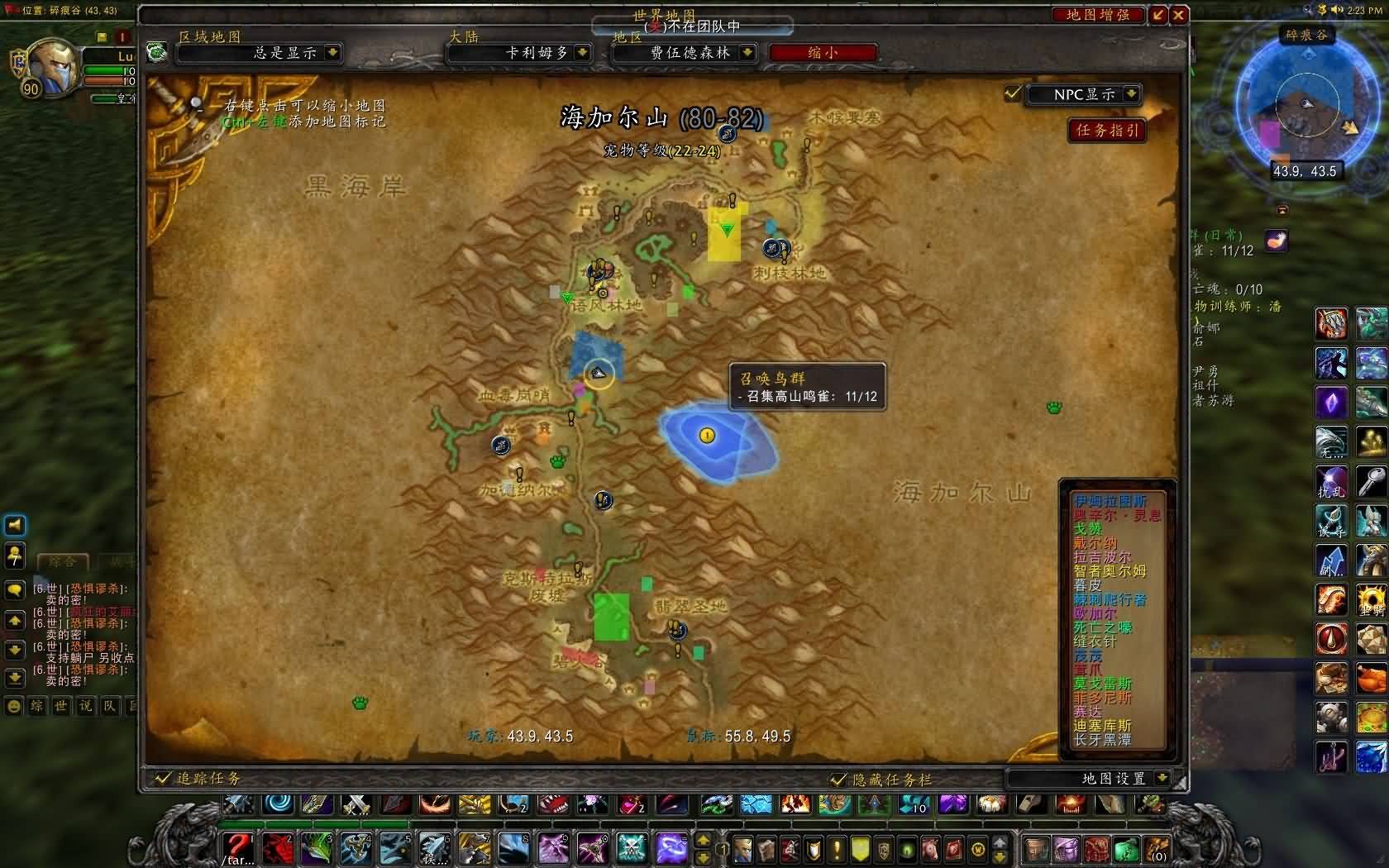The image size is (1389, 868).
Task: Open the 费伍德森林 zone dropdown
Action: pos(747,53)
